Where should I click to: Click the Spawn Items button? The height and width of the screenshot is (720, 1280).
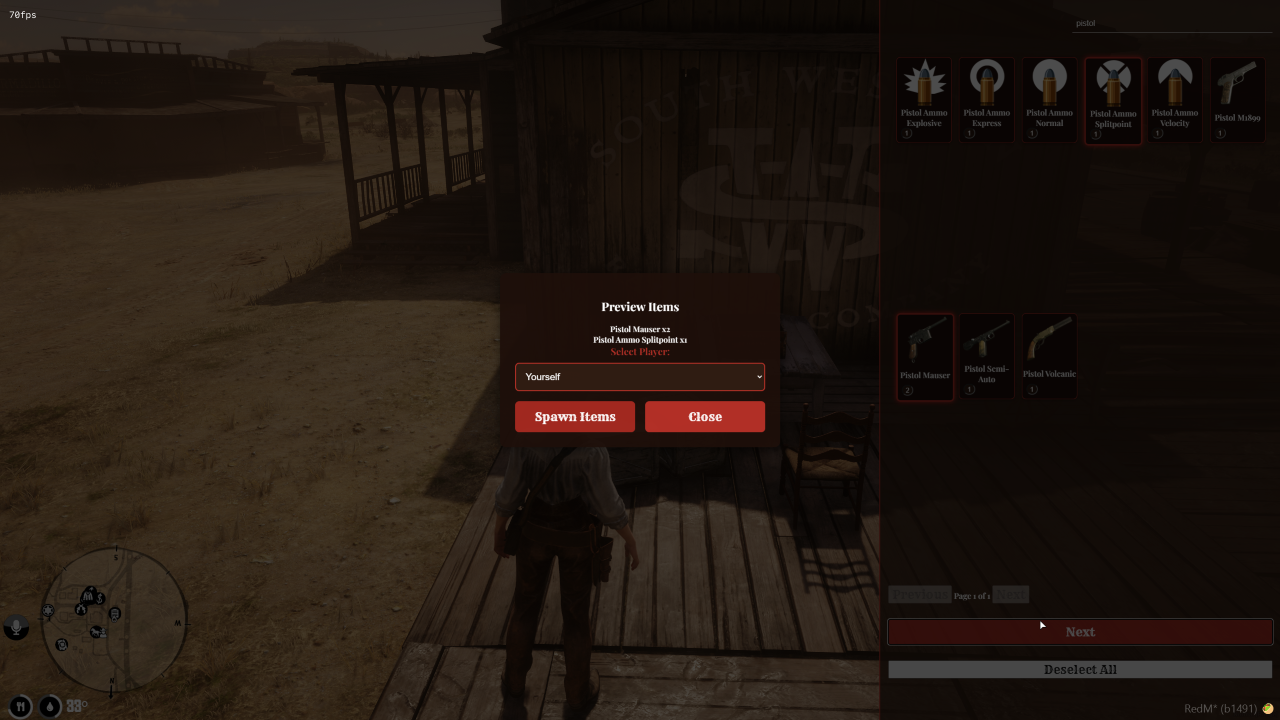[575, 417]
